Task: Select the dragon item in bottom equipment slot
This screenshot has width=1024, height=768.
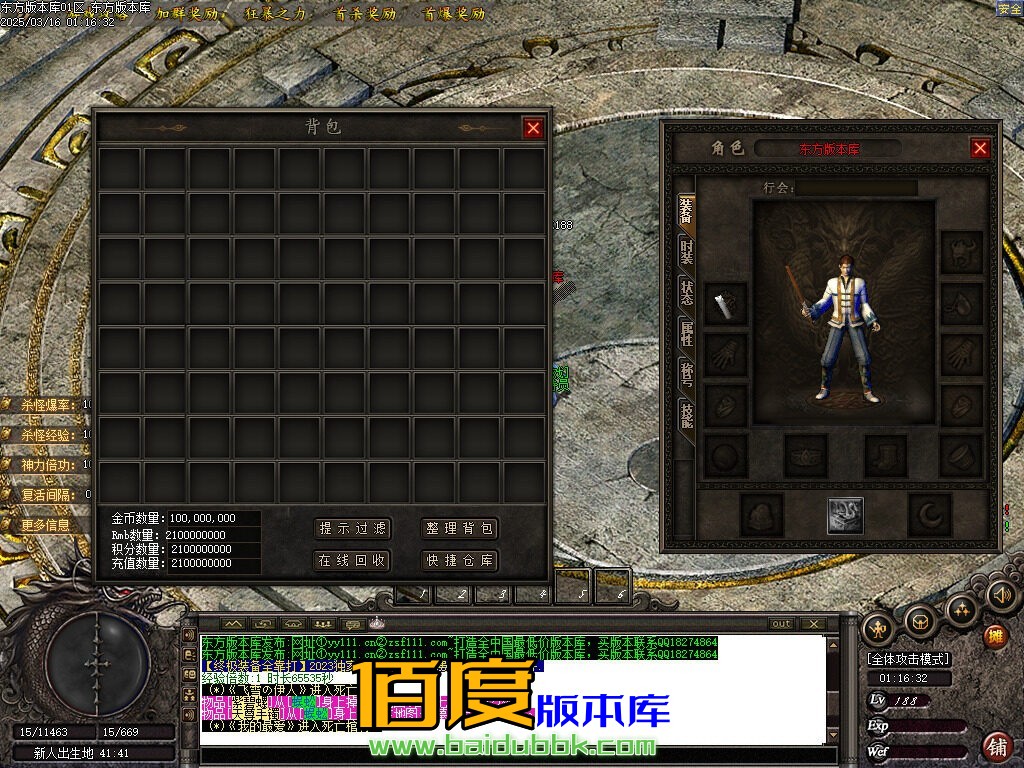Action: click(x=845, y=515)
